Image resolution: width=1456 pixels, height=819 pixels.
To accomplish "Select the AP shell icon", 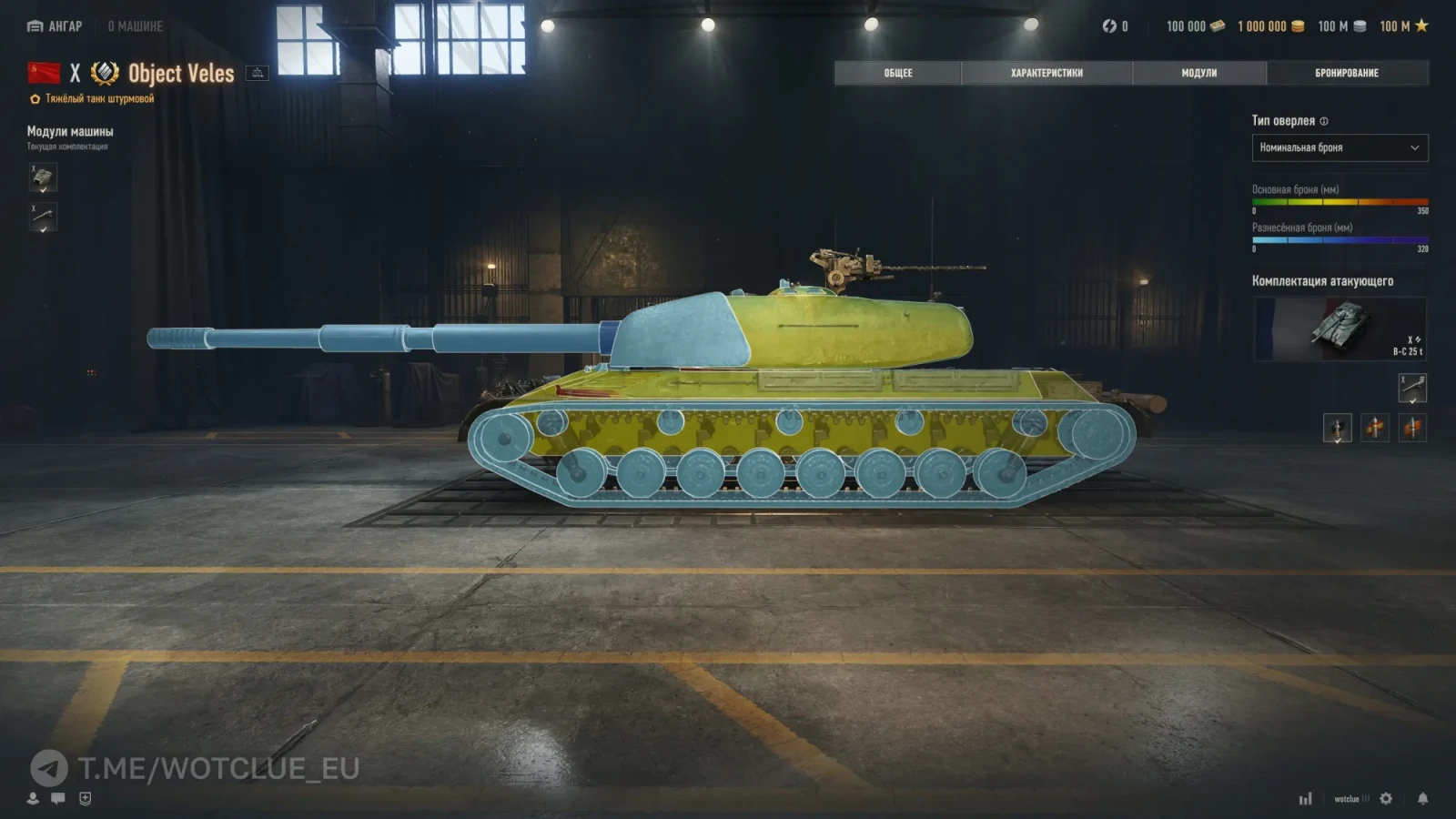I will click(1336, 428).
